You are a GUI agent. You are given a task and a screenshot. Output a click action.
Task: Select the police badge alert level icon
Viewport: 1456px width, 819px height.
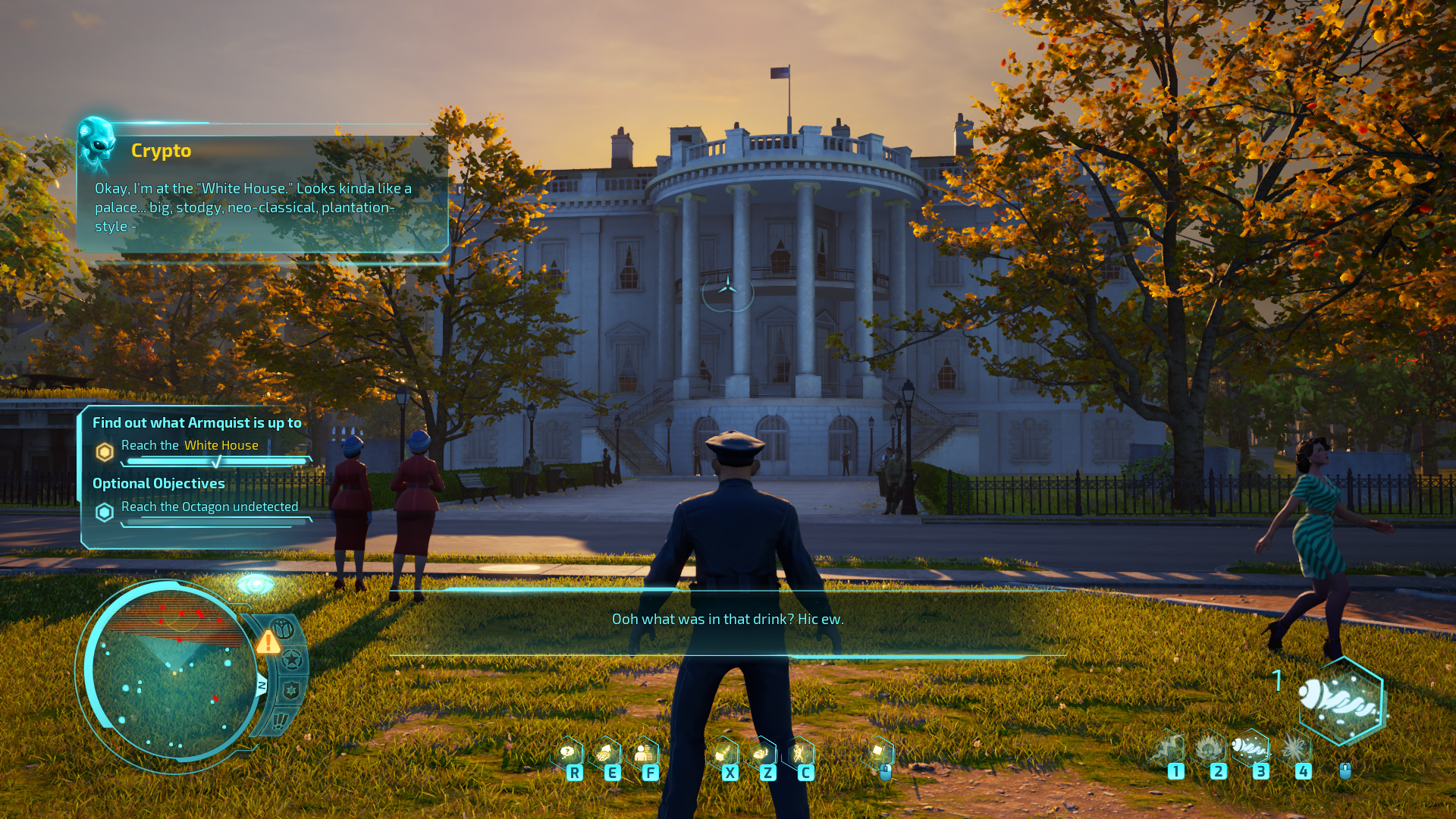[x=291, y=691]
